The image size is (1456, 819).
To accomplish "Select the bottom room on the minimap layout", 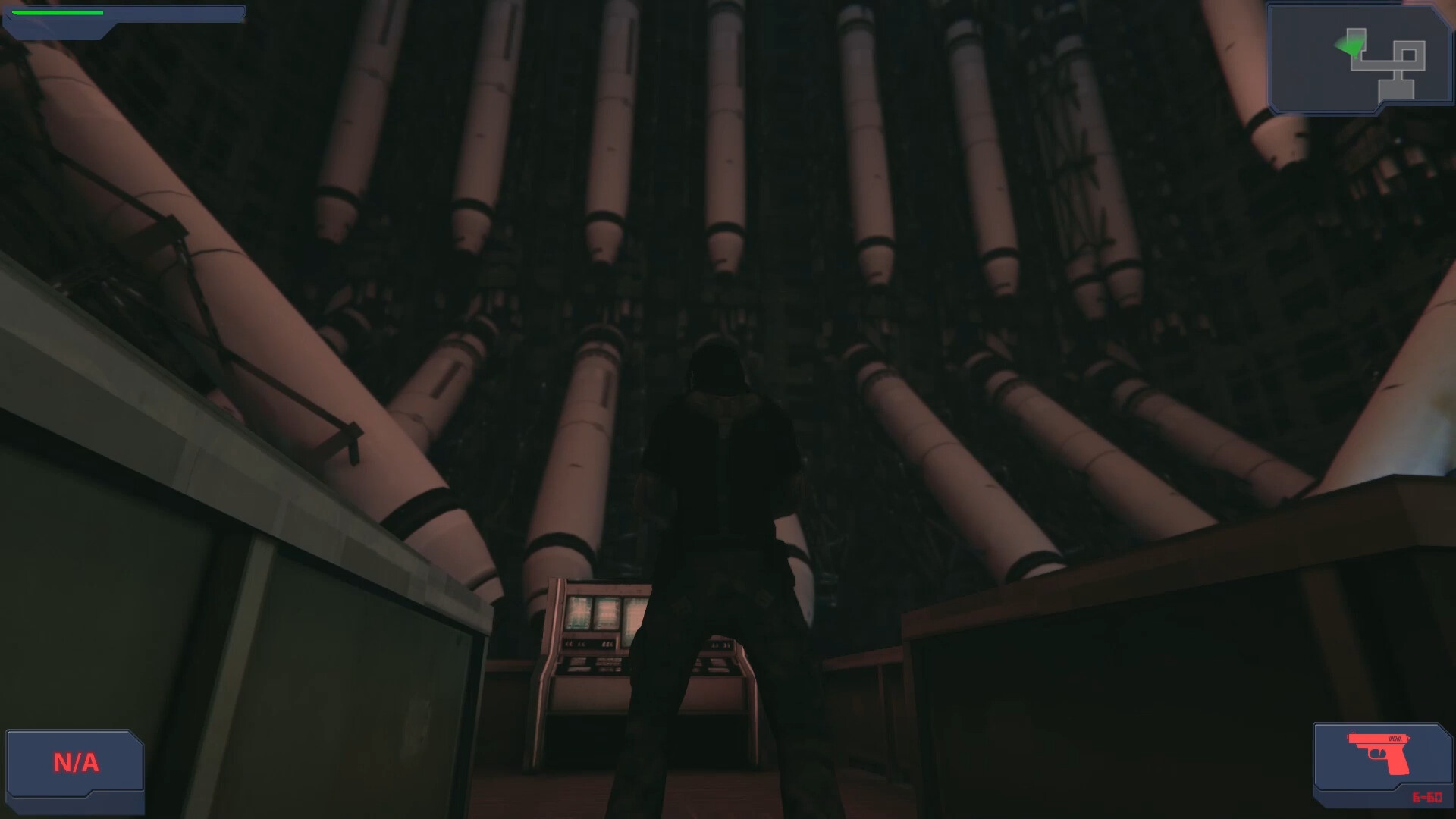I will pyautogui.click(x=1396, y=89).
